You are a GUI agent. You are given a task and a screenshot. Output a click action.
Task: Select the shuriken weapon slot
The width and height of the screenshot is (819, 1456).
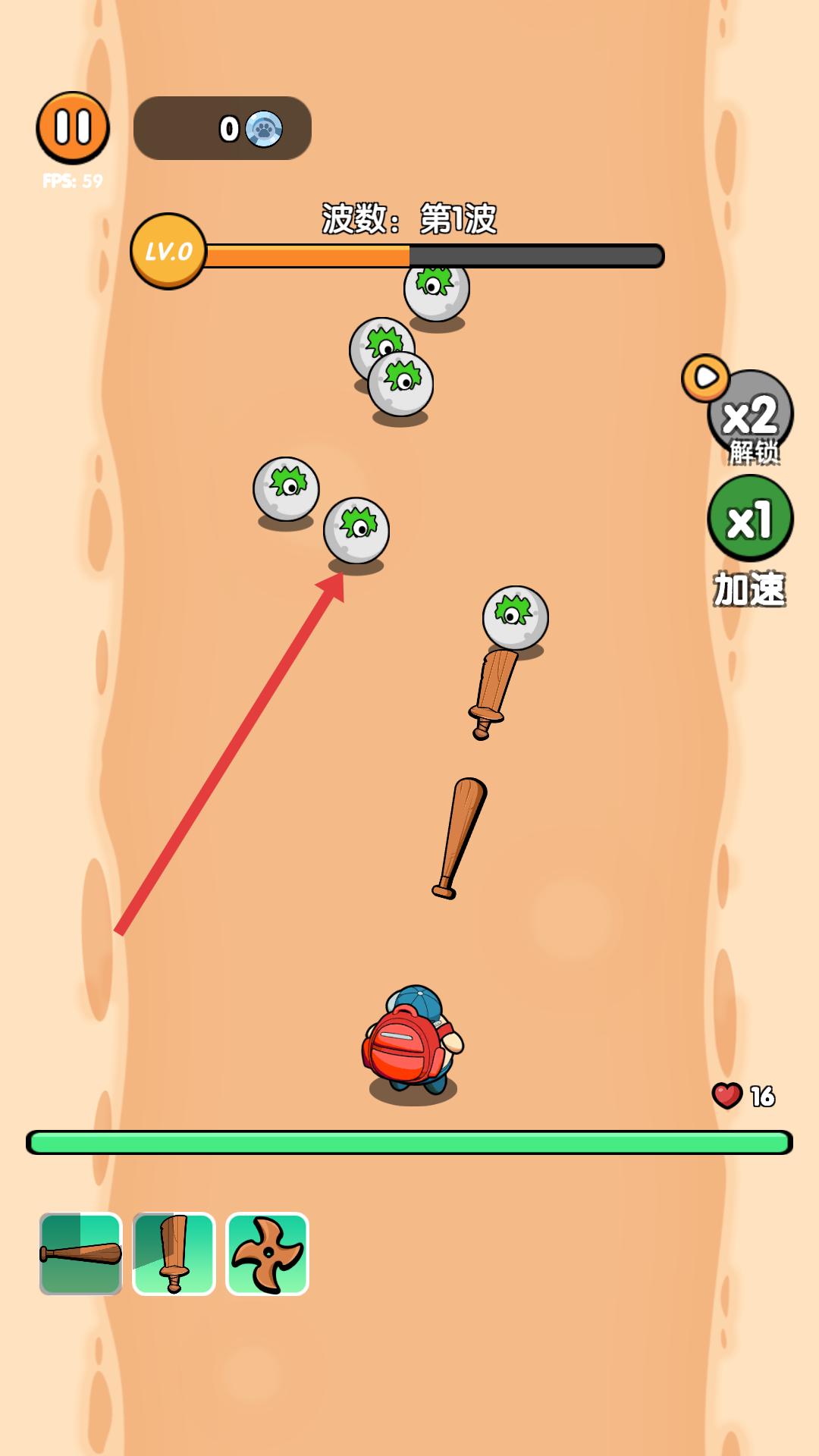click(x=268, y=1254)
